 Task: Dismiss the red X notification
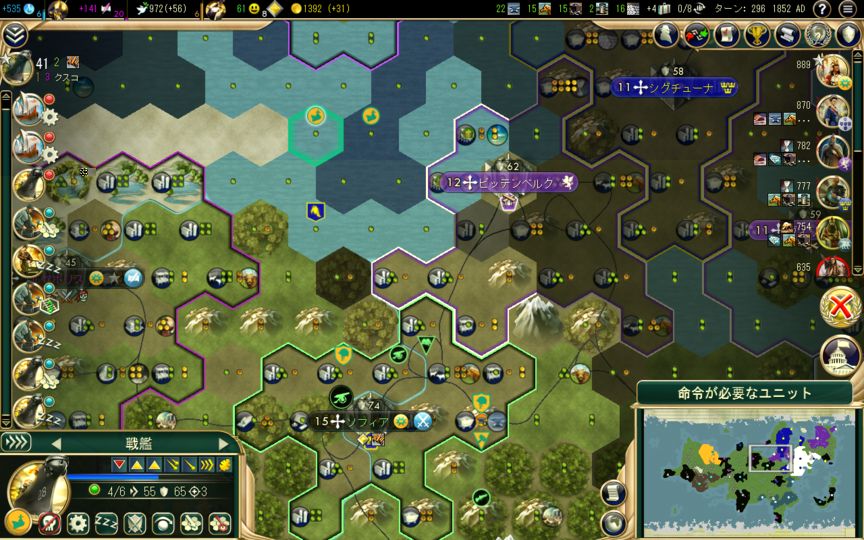pos(840,302)
